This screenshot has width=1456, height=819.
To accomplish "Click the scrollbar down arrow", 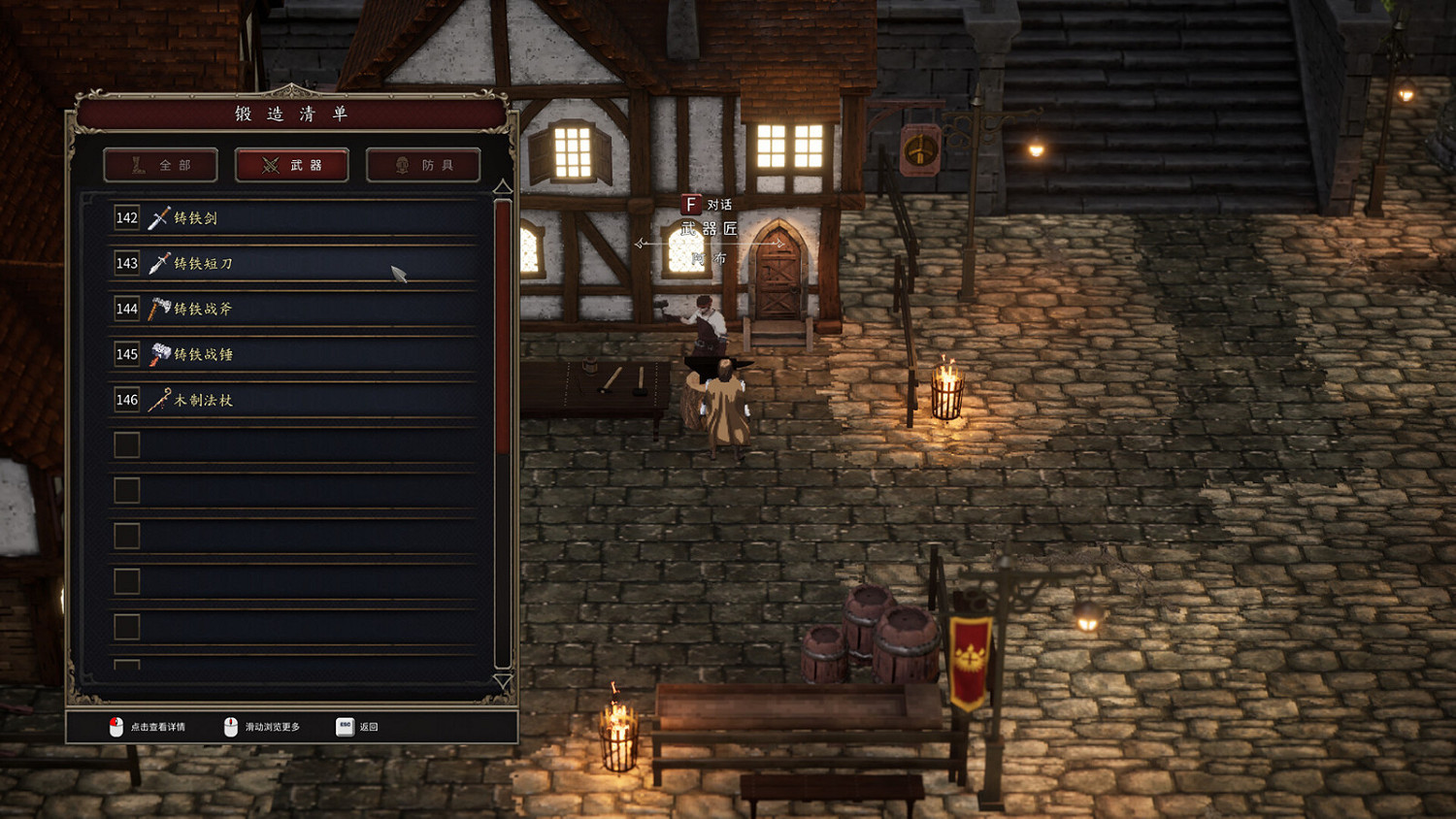I will point(502,679).
